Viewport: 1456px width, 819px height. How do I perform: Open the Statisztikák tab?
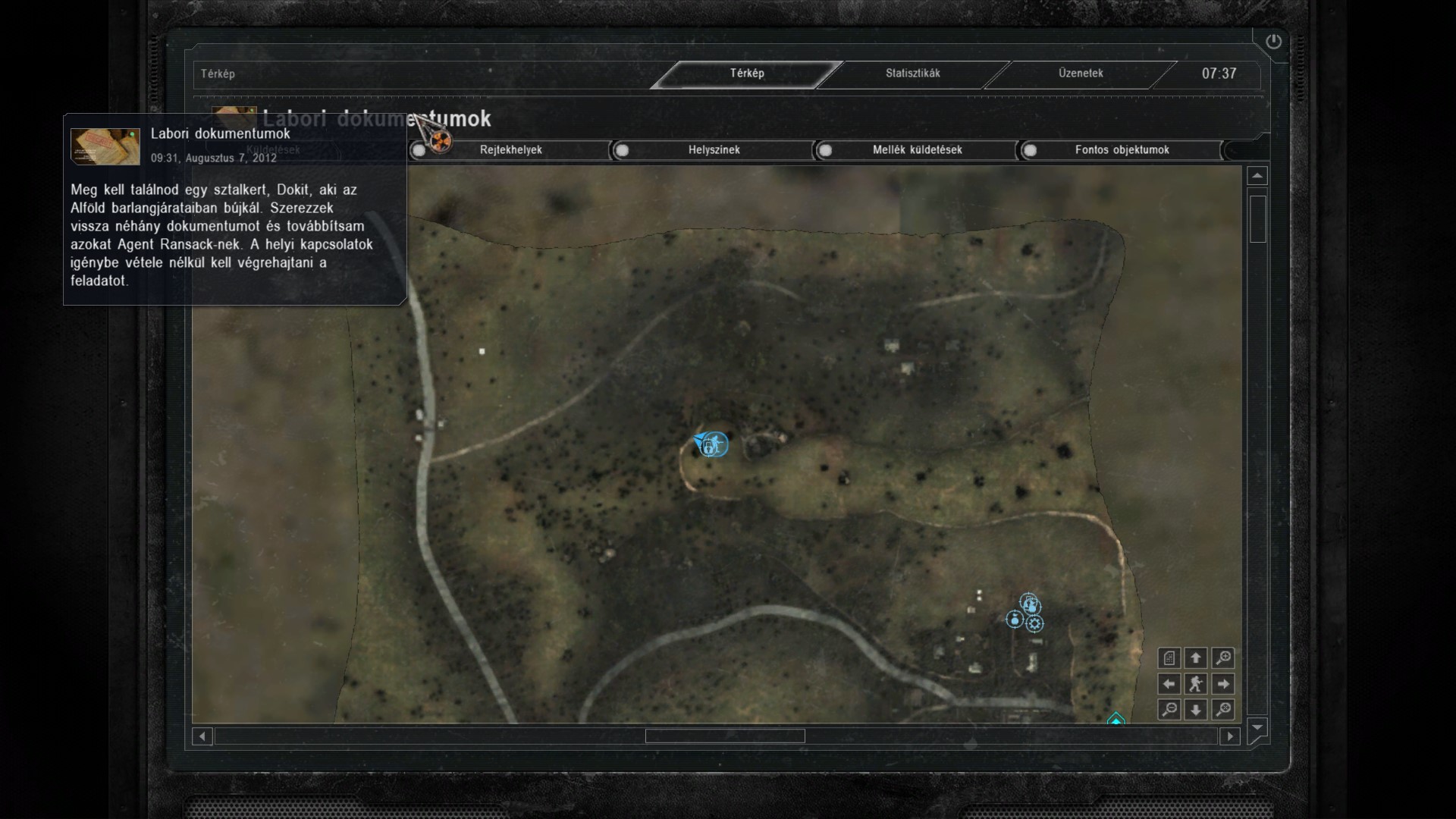(x=912, y=74)
